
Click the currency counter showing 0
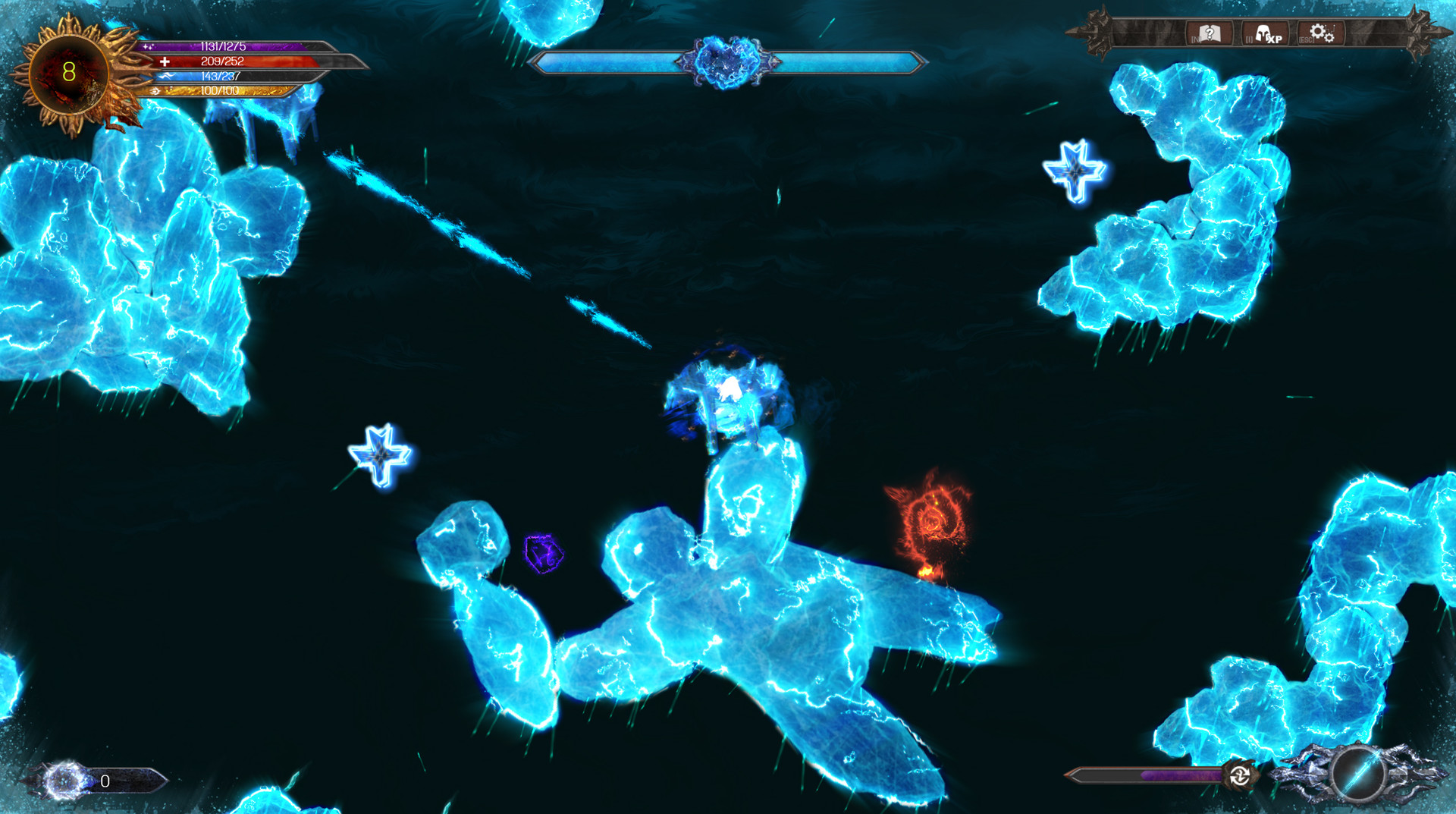click(104, 781)
